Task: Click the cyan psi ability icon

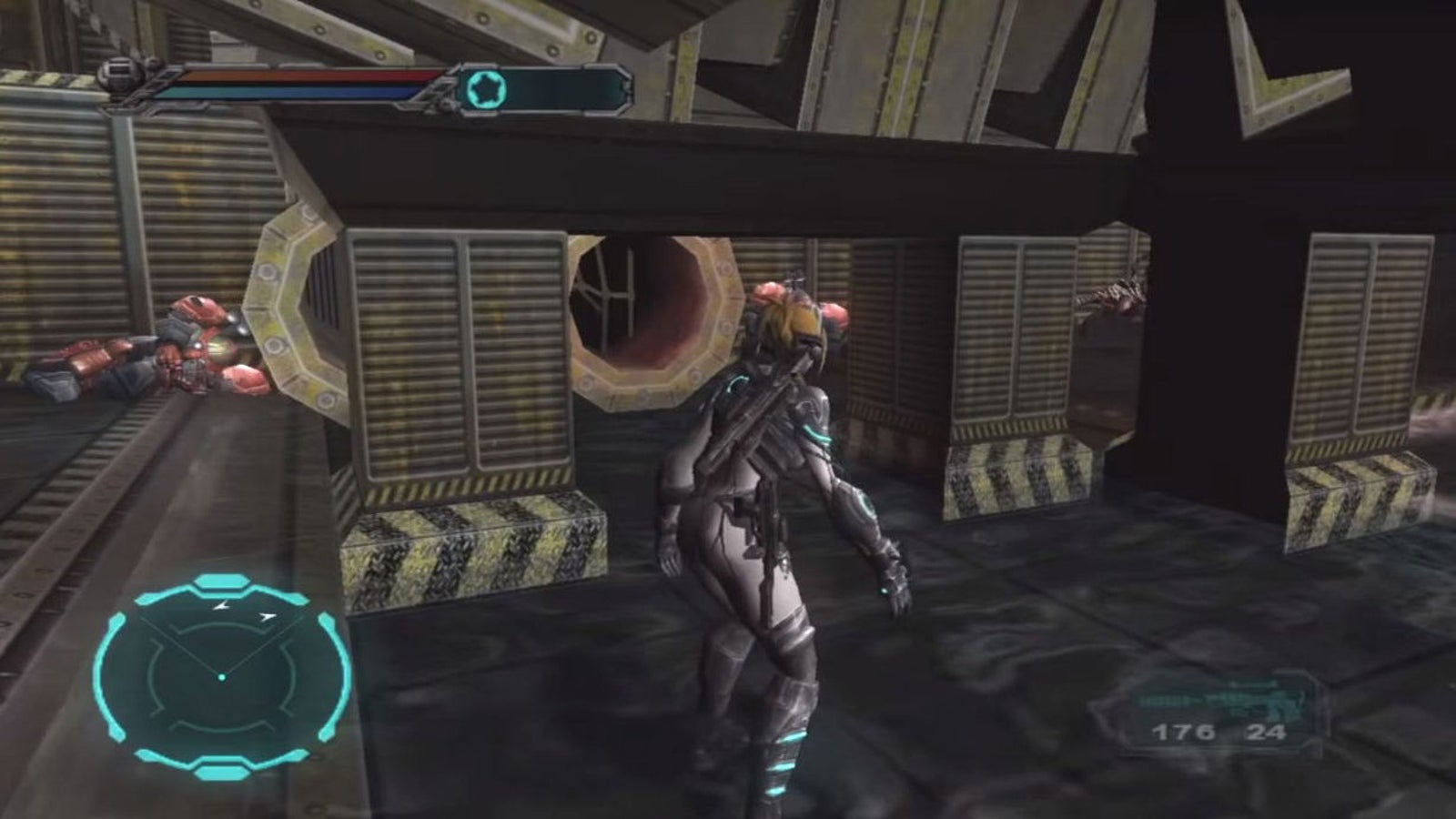Action: click(487, 89)
